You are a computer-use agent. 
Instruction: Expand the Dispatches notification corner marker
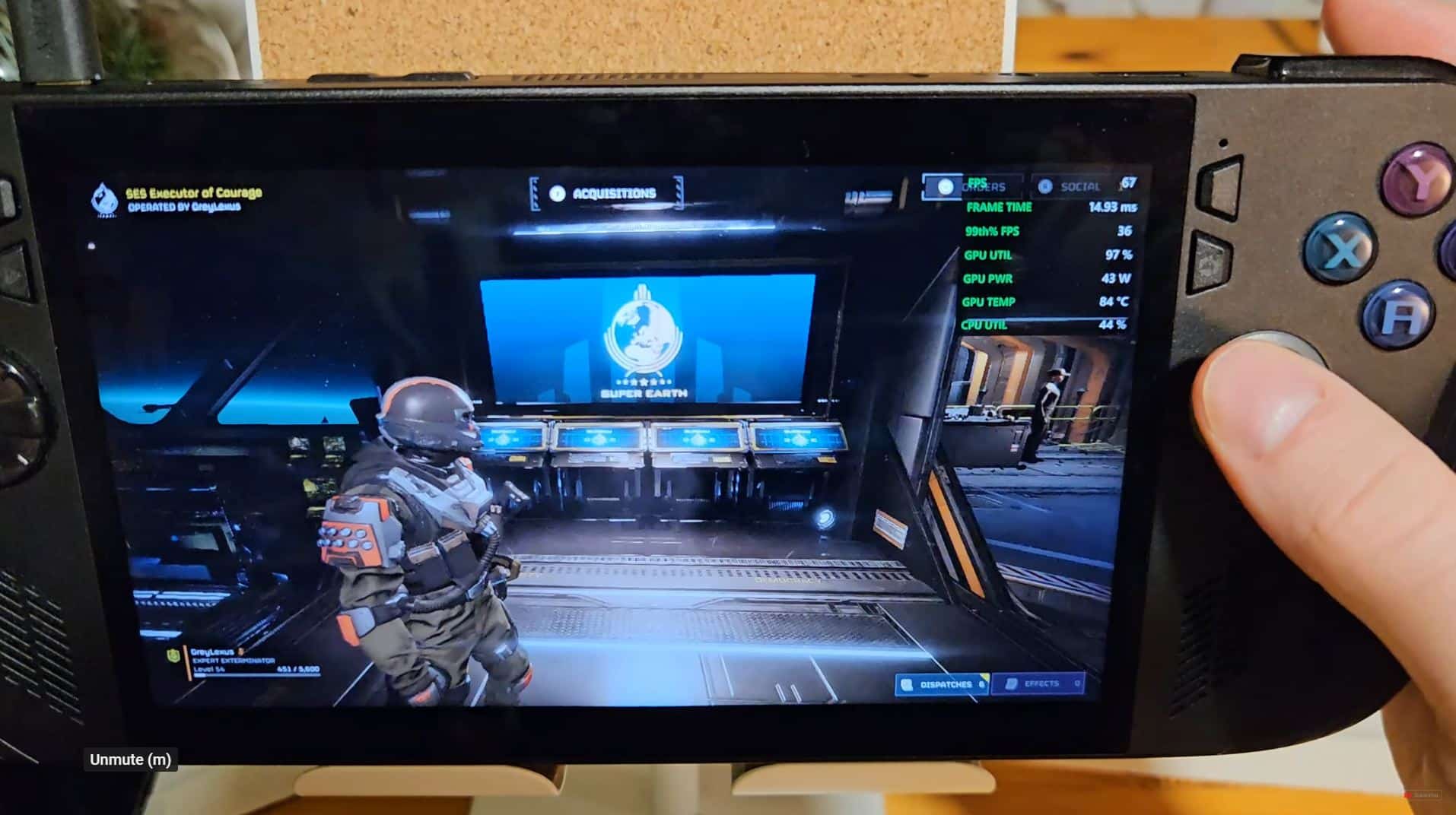[985, 676]
